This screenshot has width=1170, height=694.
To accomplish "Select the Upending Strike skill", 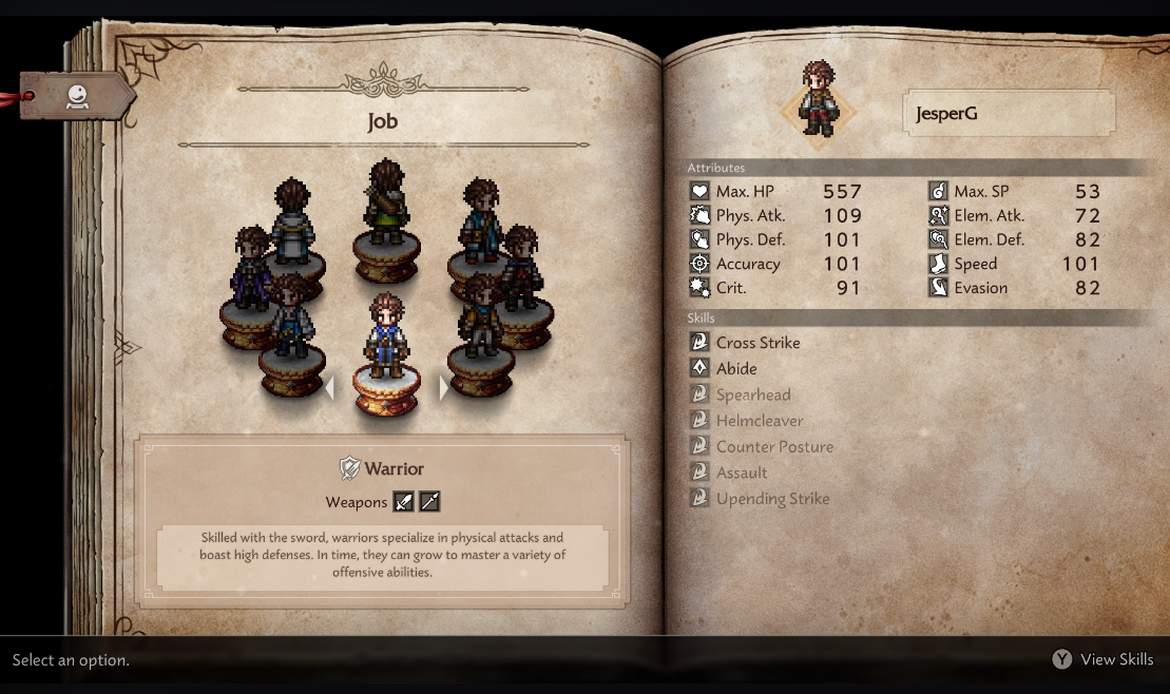I will tap(772, 499).
